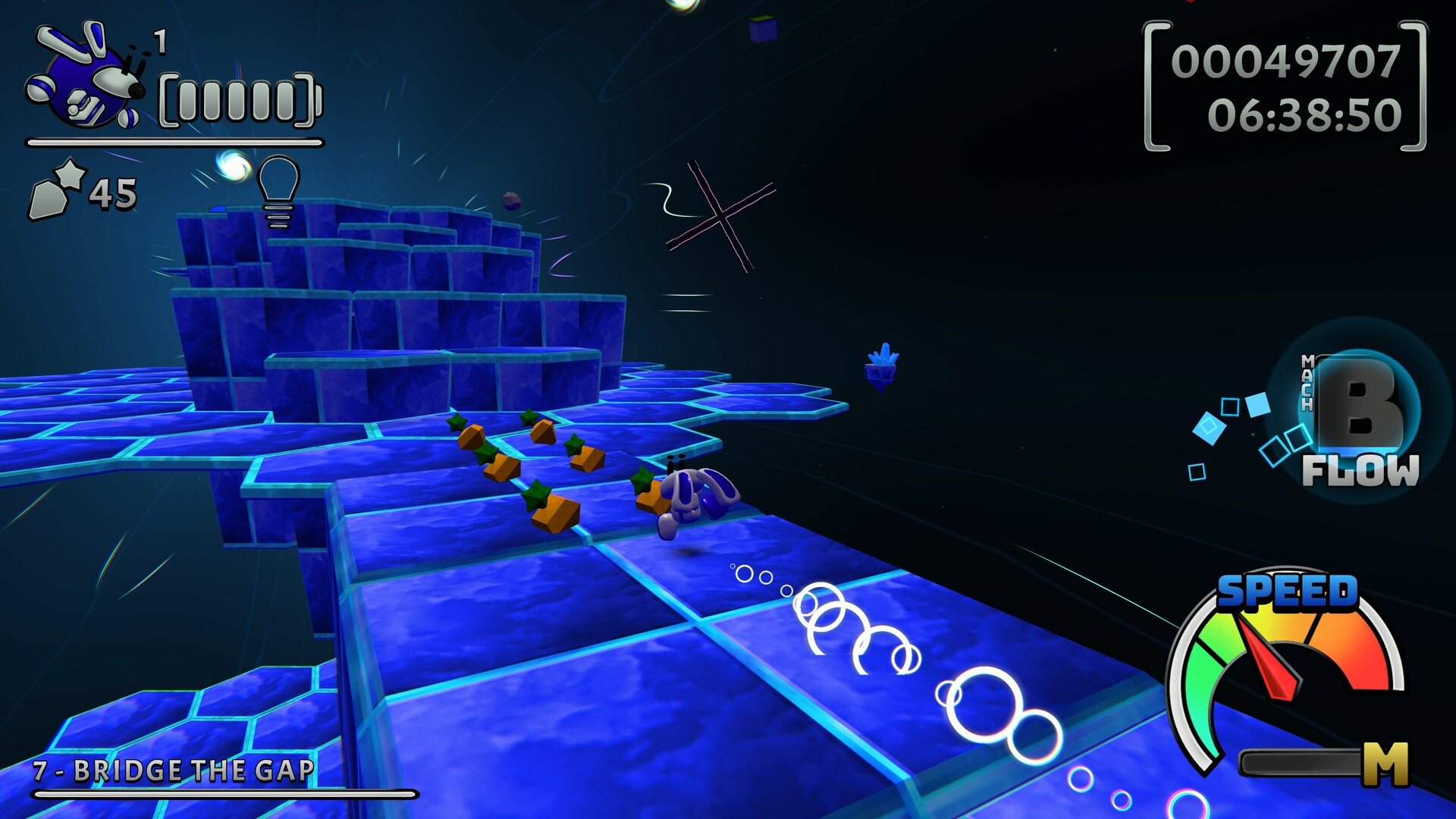This screenshot has width=1456, height=819.
Task: Open the timer showing 06:38:50
Action: 1306,114
